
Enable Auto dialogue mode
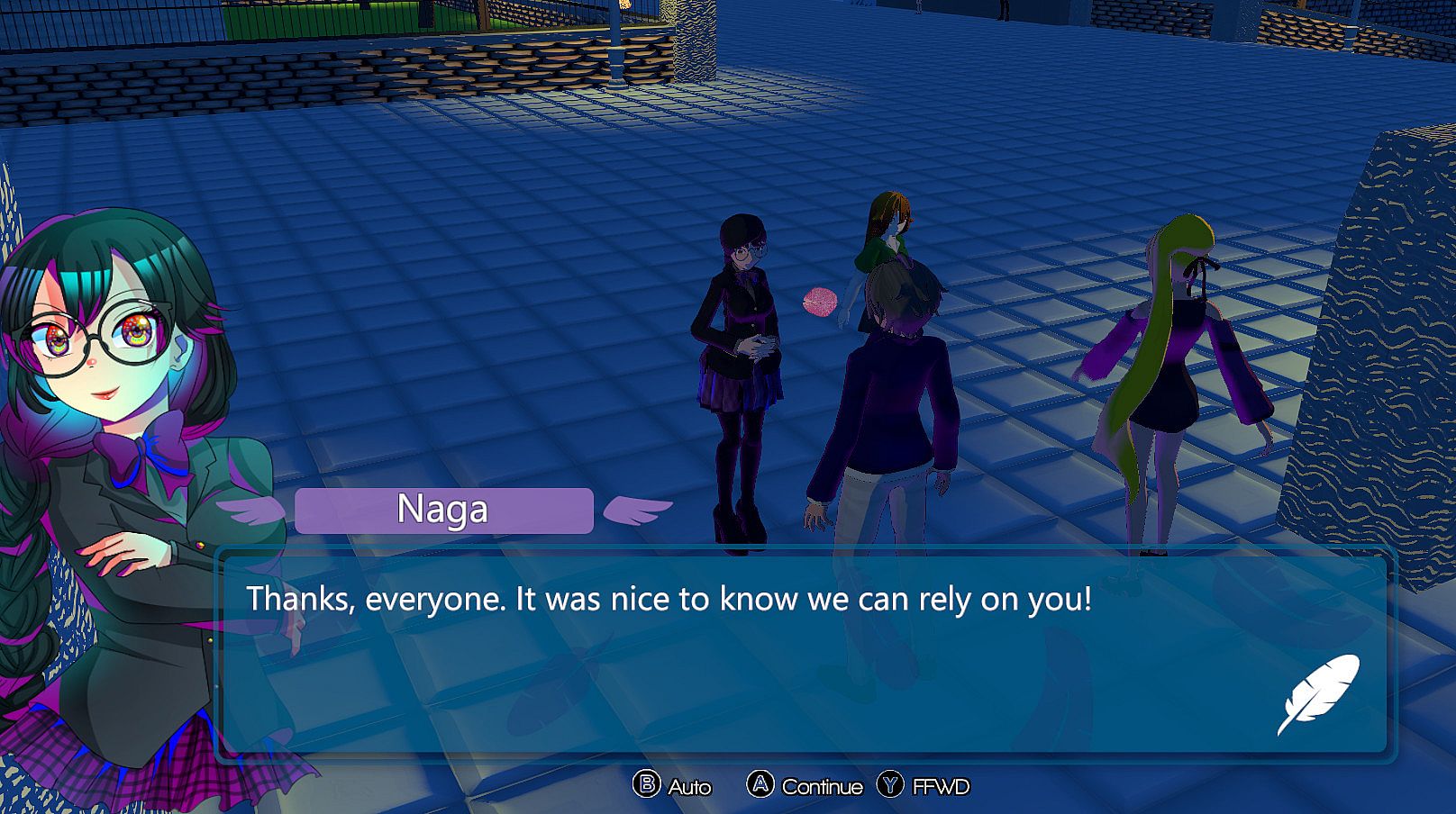click(x=672, y=786)
